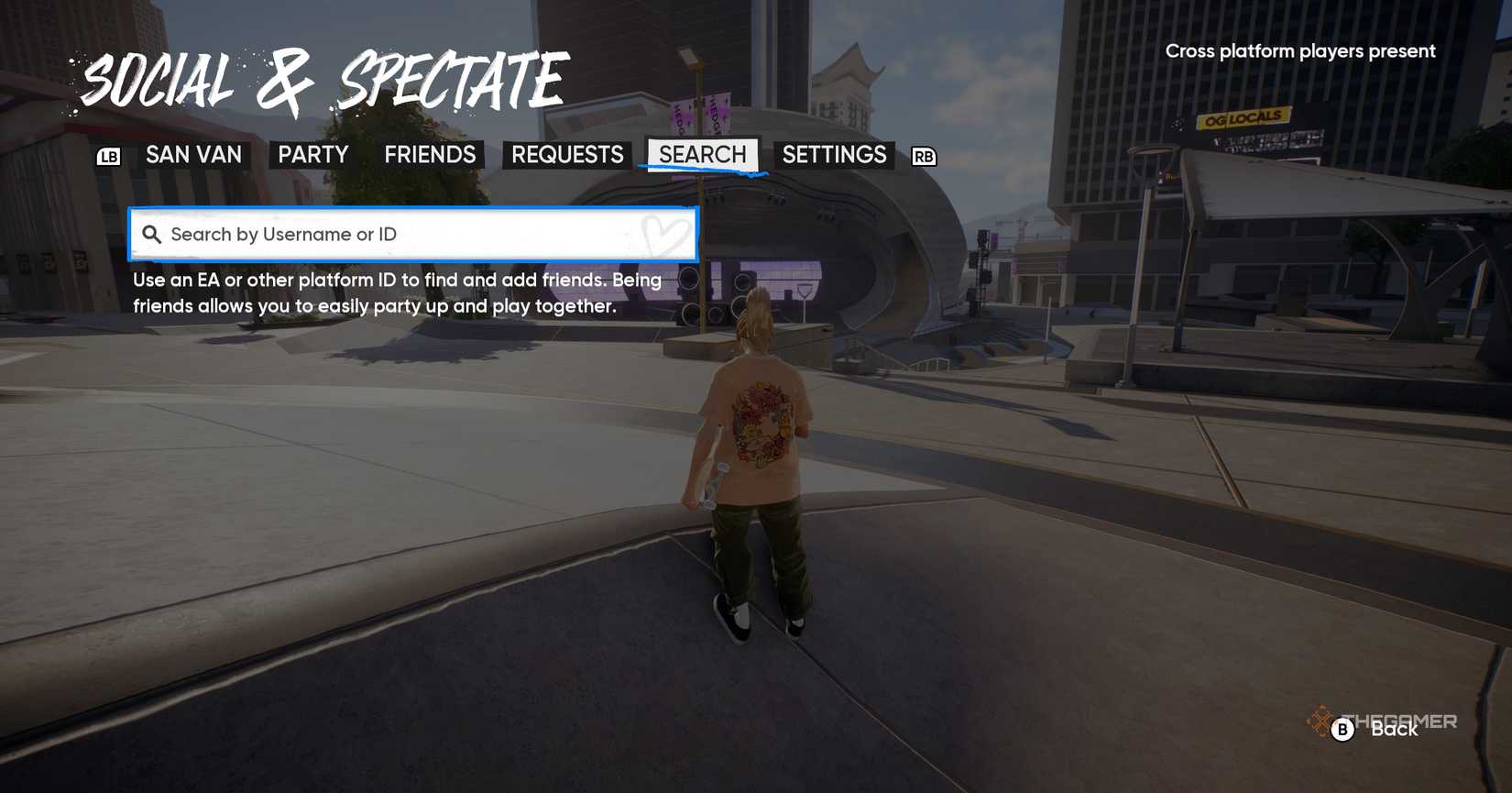Switch to the PARTY tab
1512x793 pixels.
click(x=312, y=154)
